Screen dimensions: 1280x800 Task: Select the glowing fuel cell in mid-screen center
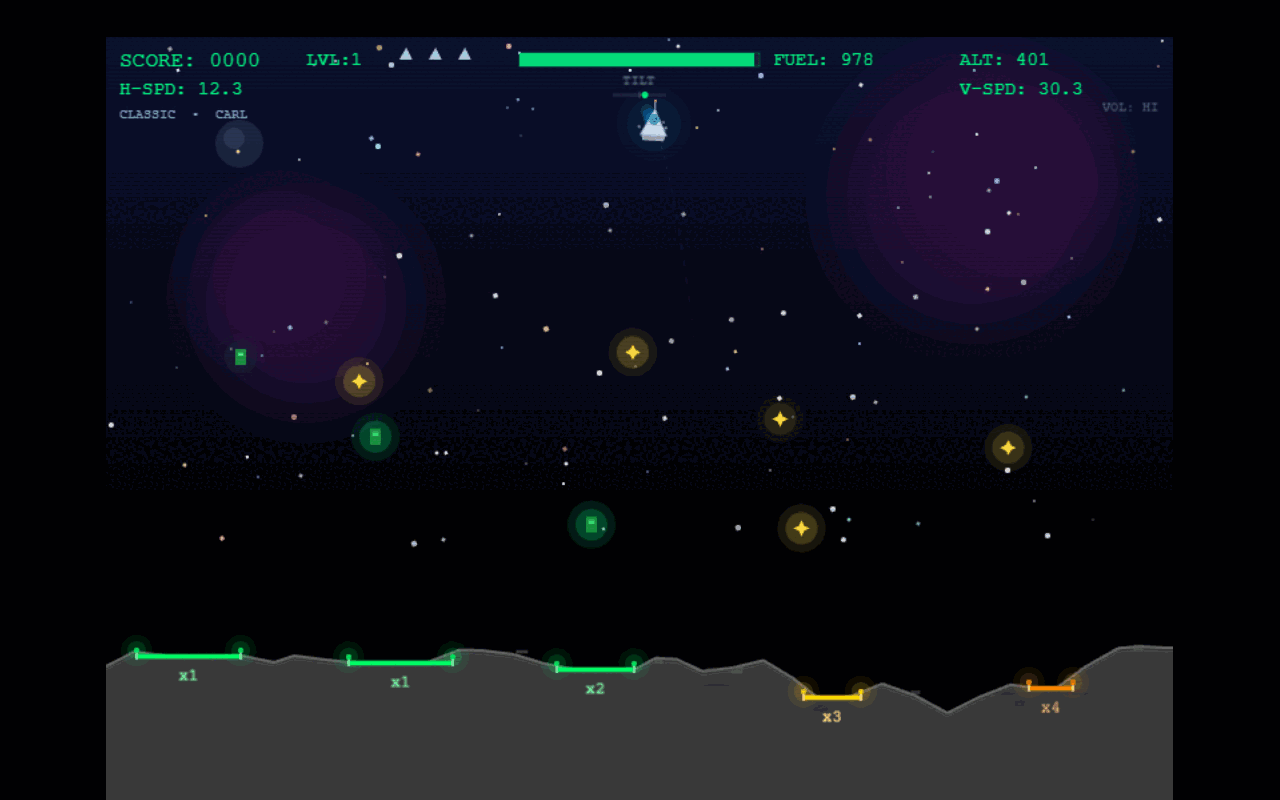[592, 523]
